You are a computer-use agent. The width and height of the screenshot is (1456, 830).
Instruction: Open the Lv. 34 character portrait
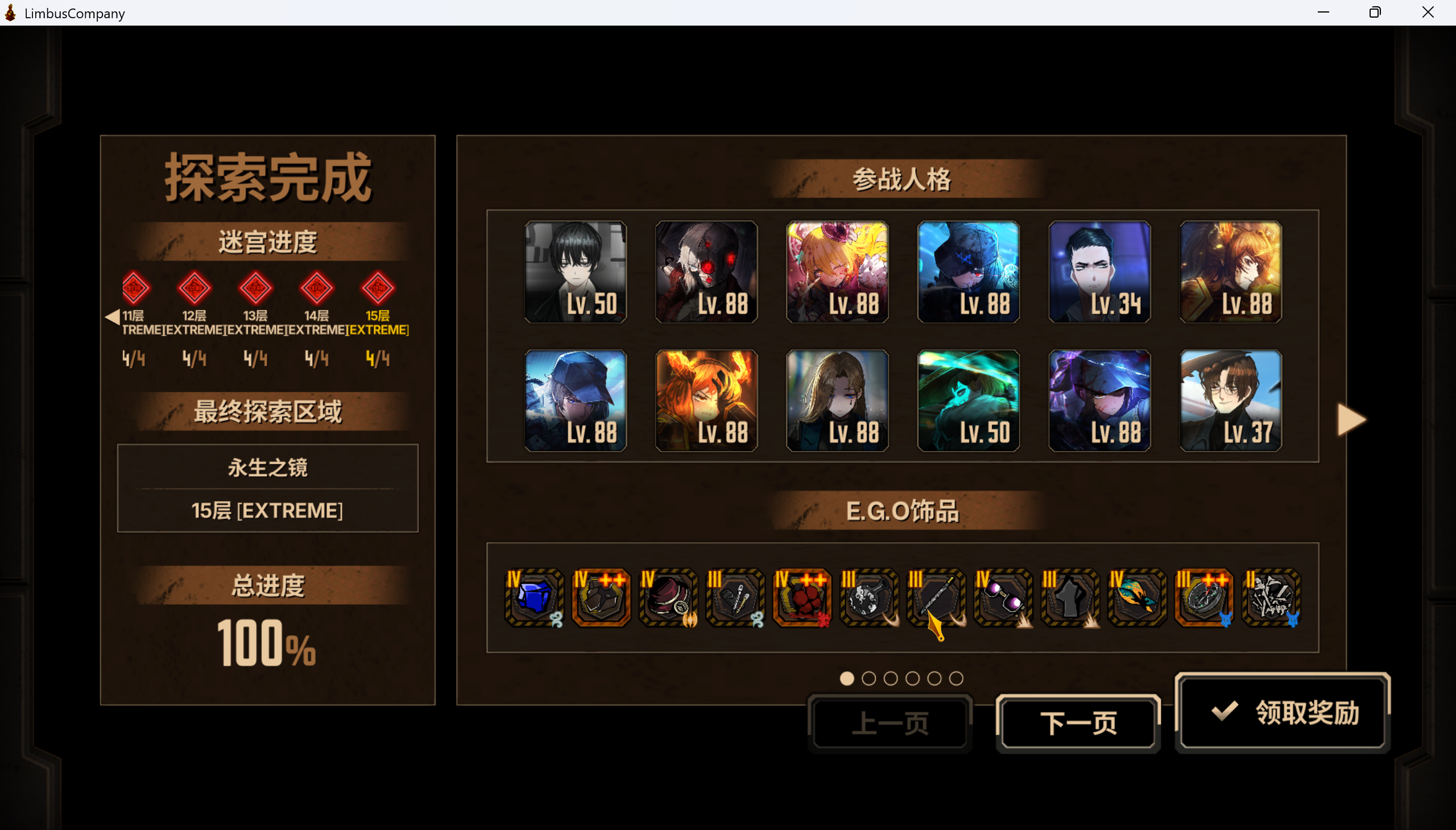[1099, 272]
